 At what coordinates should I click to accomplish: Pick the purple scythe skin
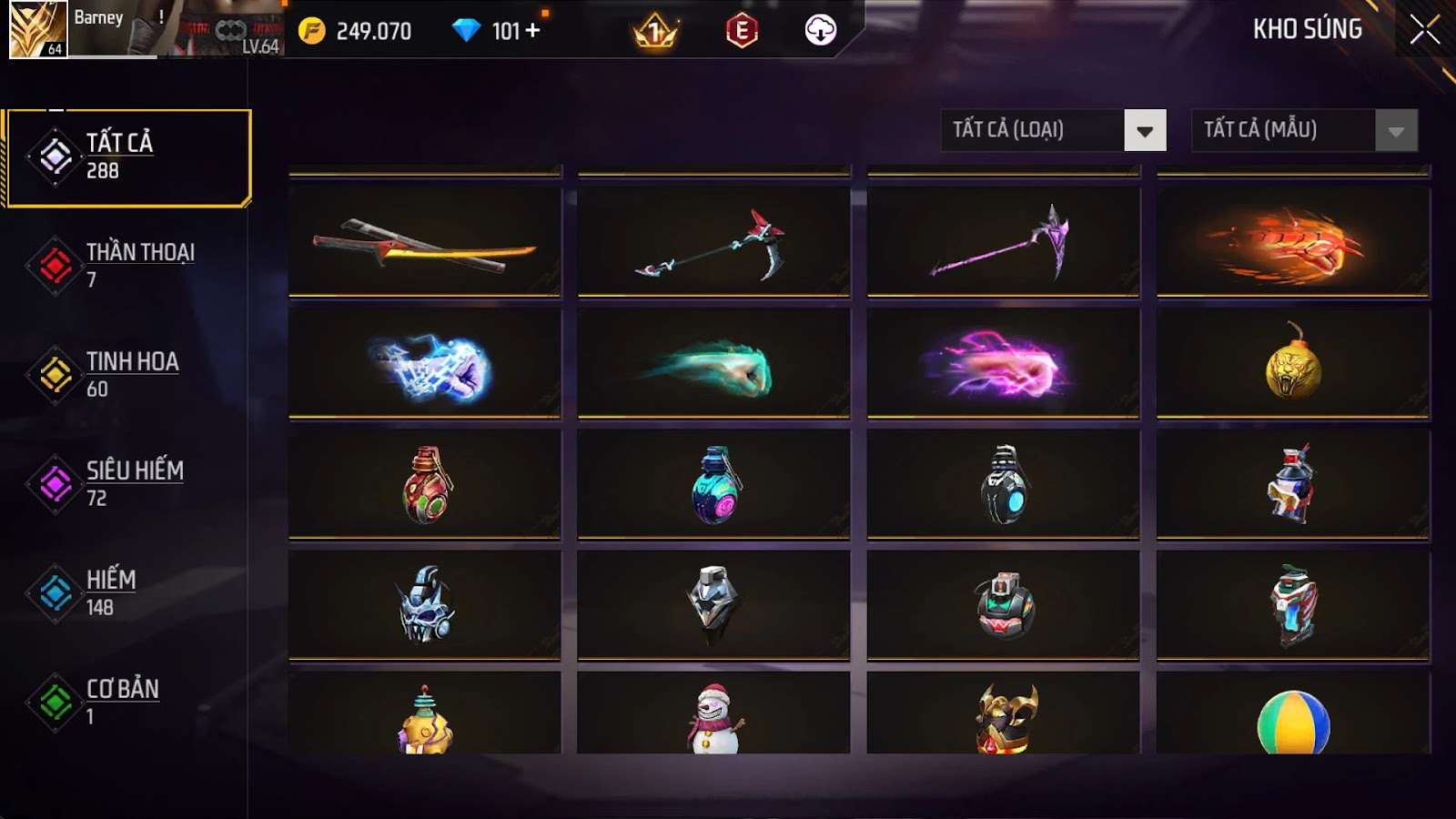(x=1004, y=242)
